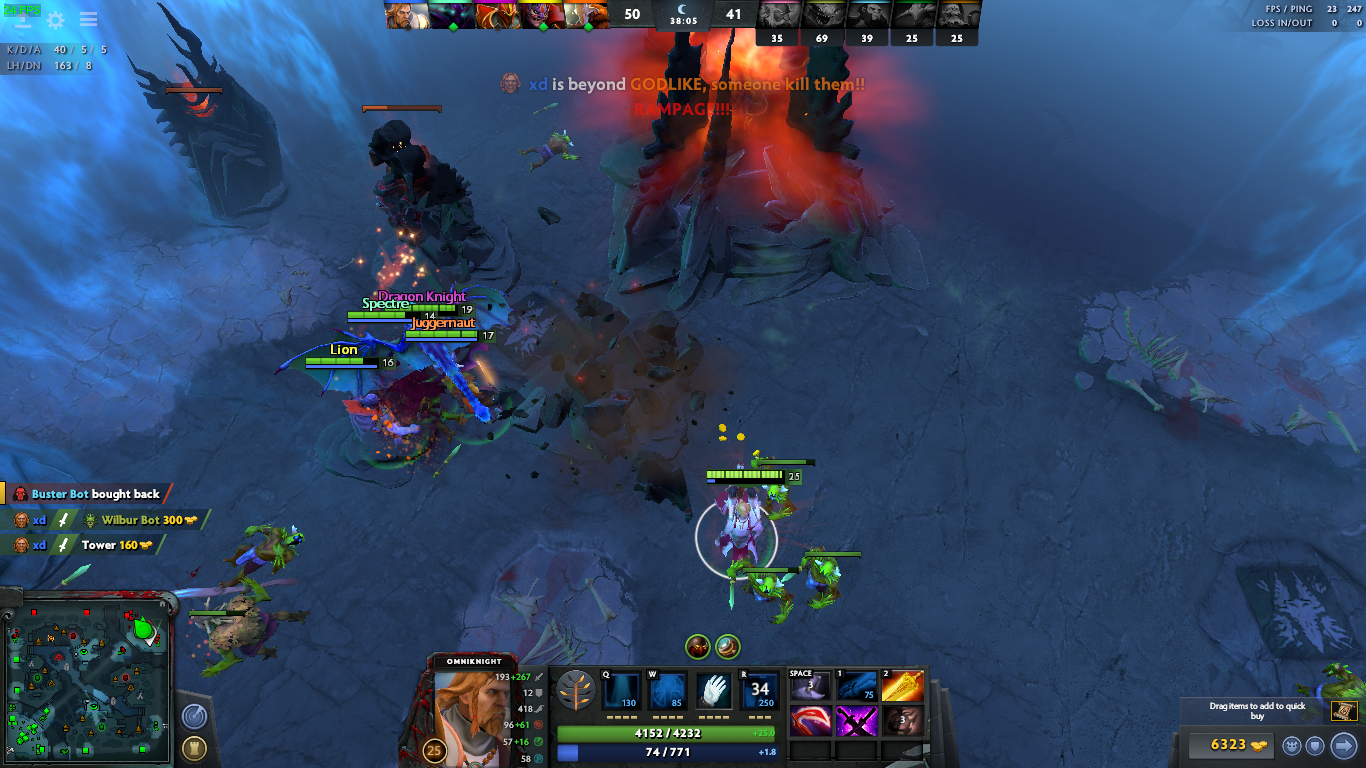Cast the Q ability costing 130 mana
Screen dimensions: 1366x768
(x=621, y=691)
